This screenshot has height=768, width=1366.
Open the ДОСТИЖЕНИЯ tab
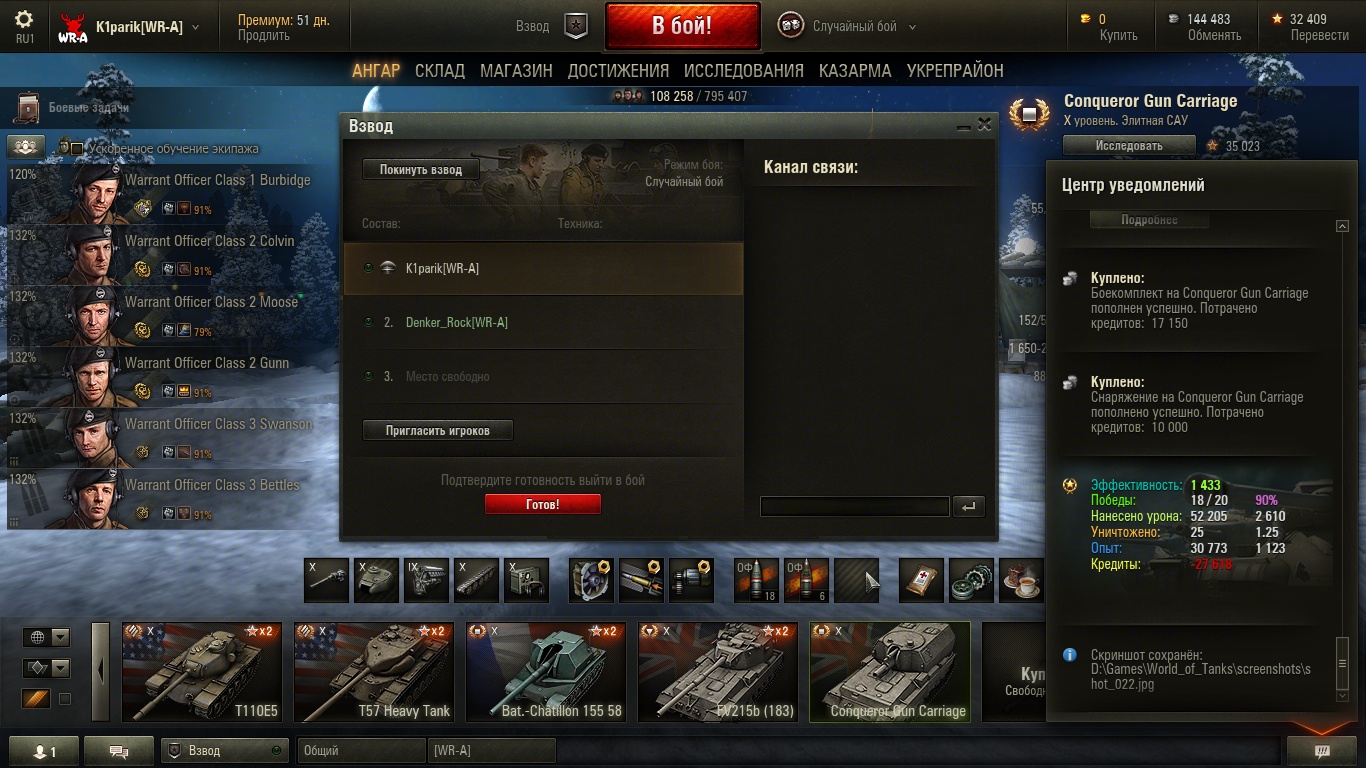tap(618, 71)
